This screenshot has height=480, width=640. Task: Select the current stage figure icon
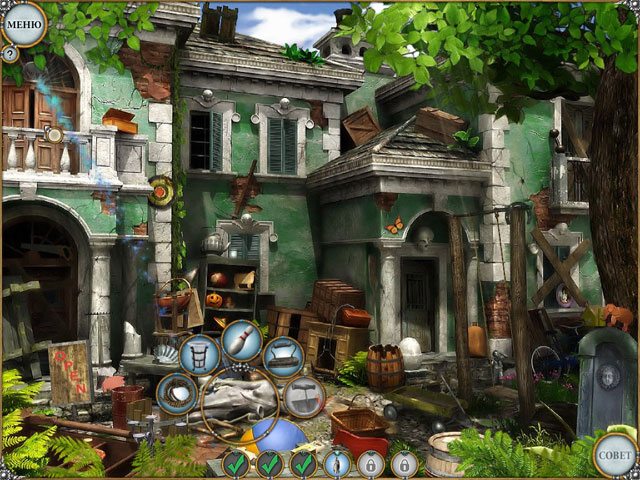tap(337, 464)
